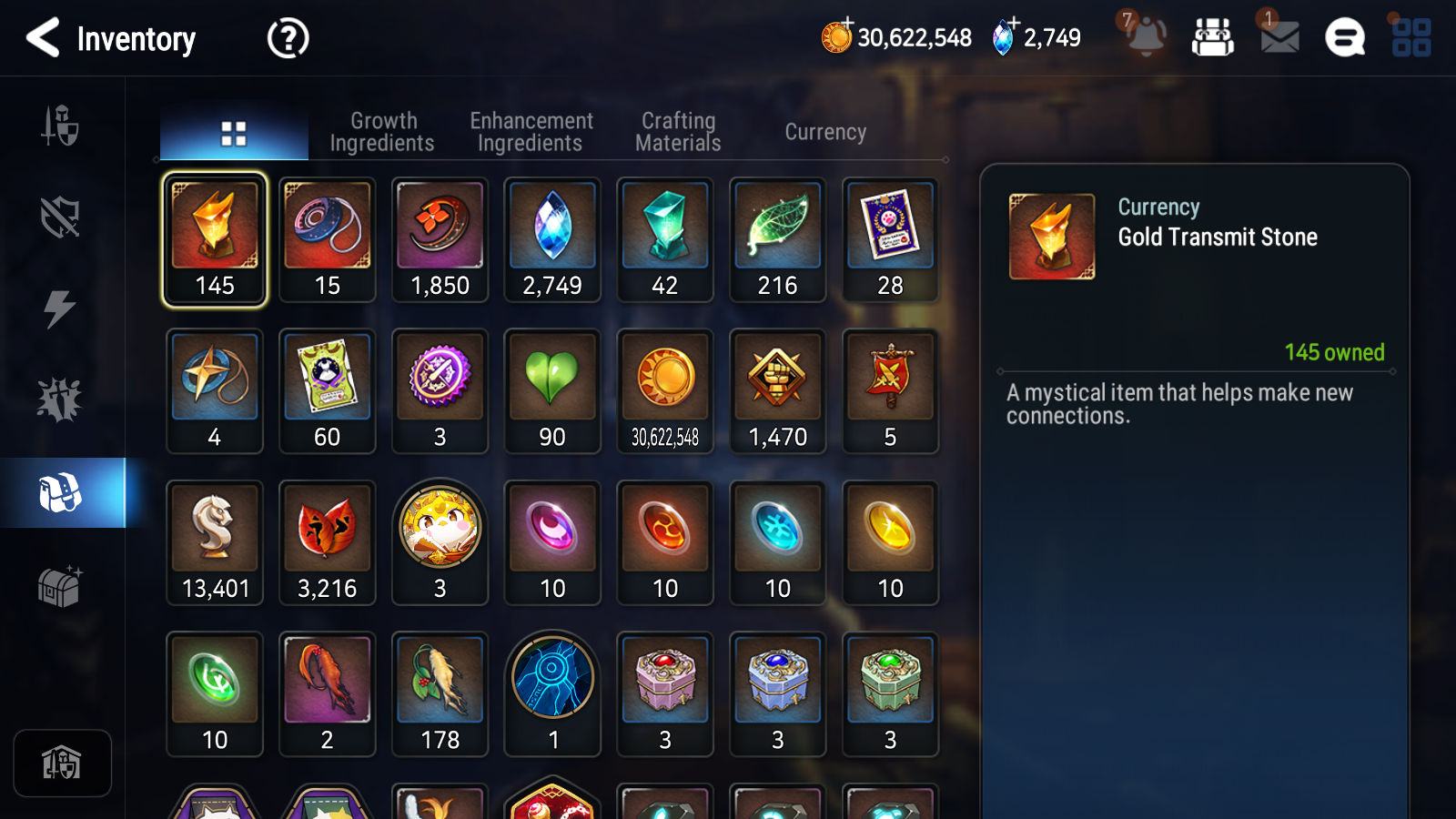
Task: Open the Enhancement Ingredients tab
Action: [531, 131]
